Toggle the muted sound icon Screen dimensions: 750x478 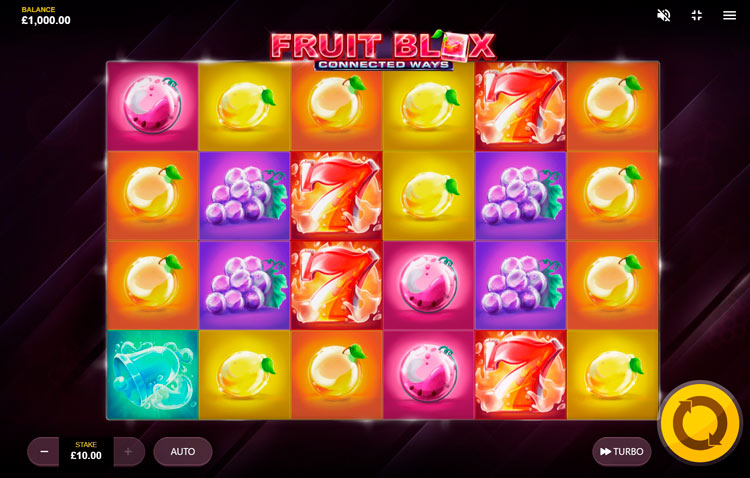(663, 15)
